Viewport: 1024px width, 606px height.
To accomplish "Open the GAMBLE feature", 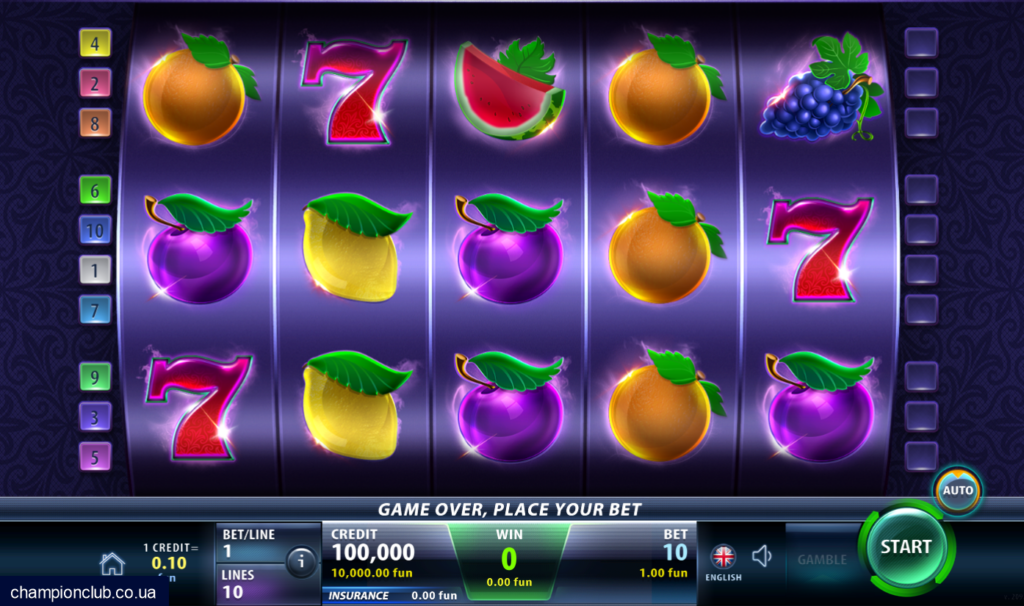I will 821,560.
